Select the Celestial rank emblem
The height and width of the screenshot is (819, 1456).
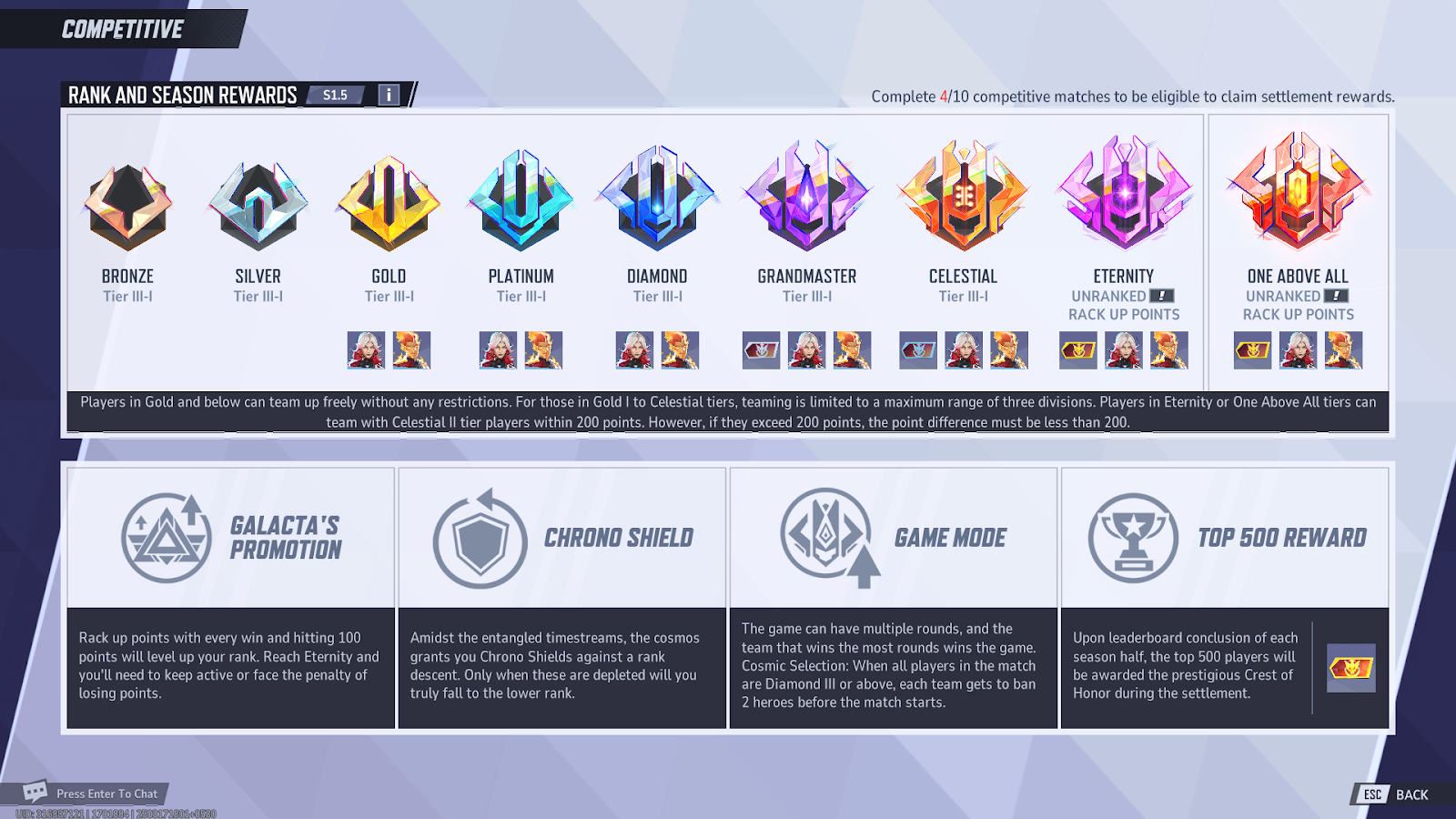(963, 196)
